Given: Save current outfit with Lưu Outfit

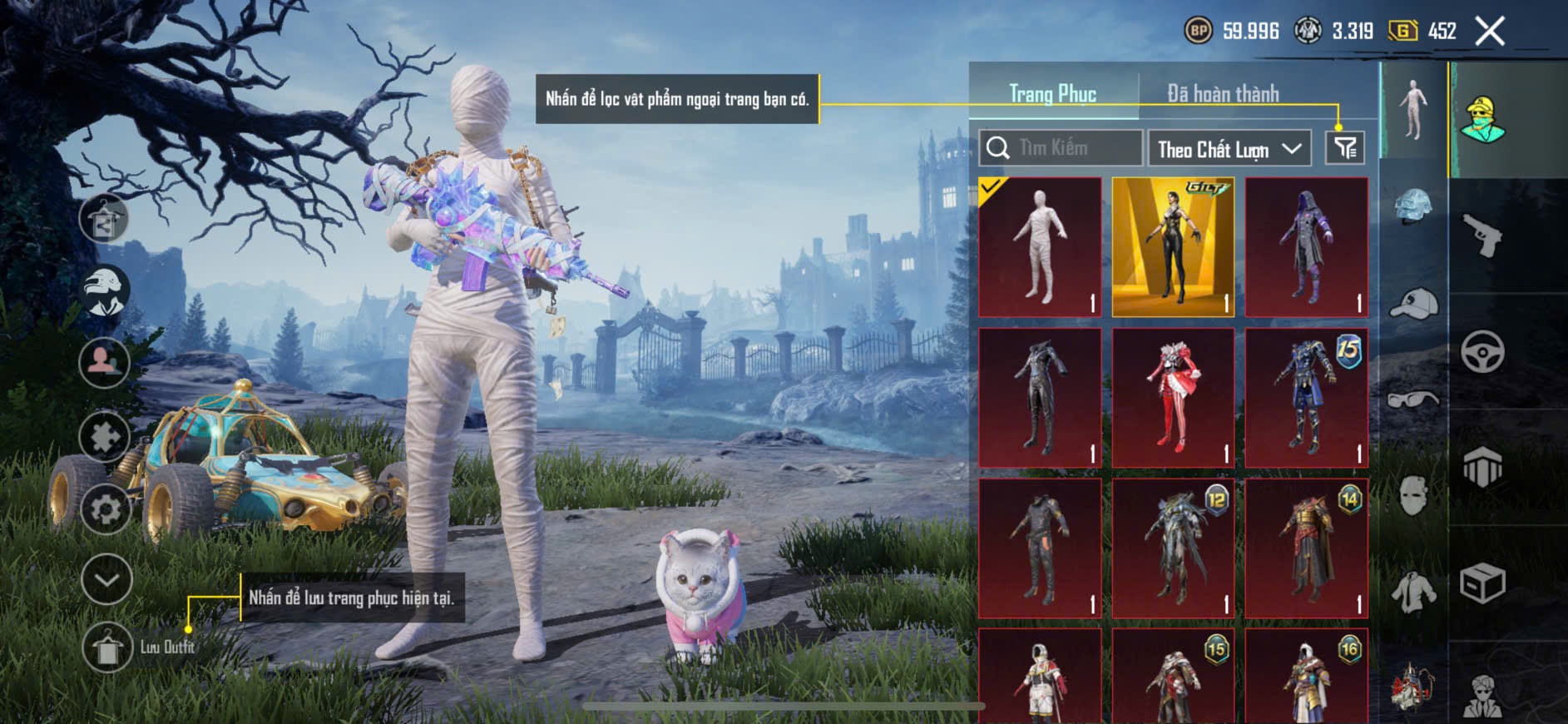Looking at the screenshot, I should [107, 647].
